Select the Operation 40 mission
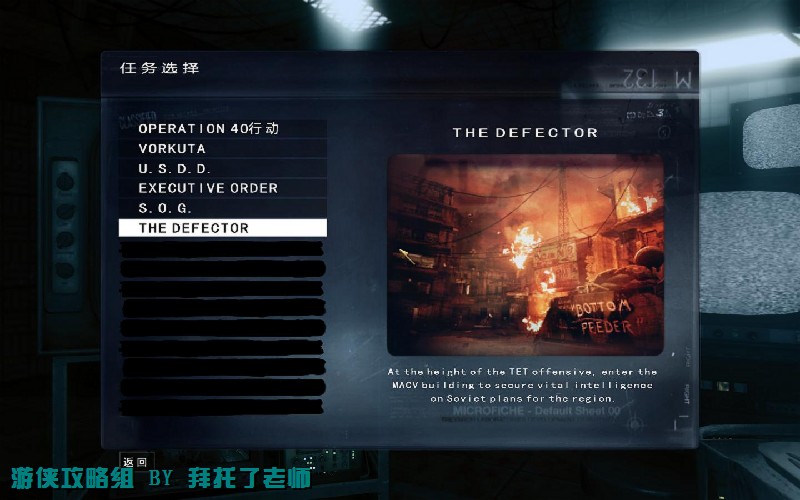This screenshot has height=500, width=800. pos(208,129)
